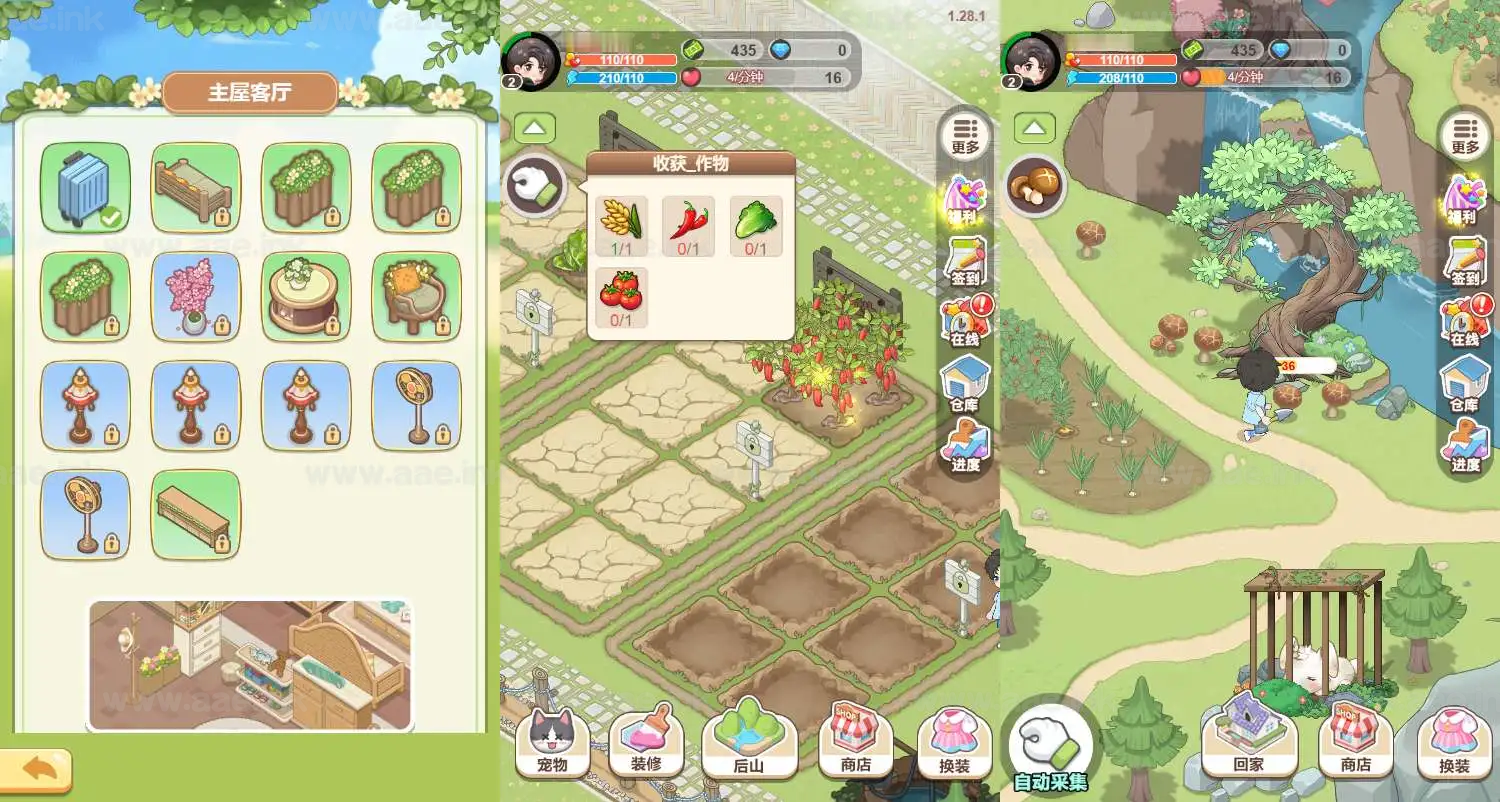Select the blue suitcase furniture item
Screen dimensions: 1500x802
point(85,187)
